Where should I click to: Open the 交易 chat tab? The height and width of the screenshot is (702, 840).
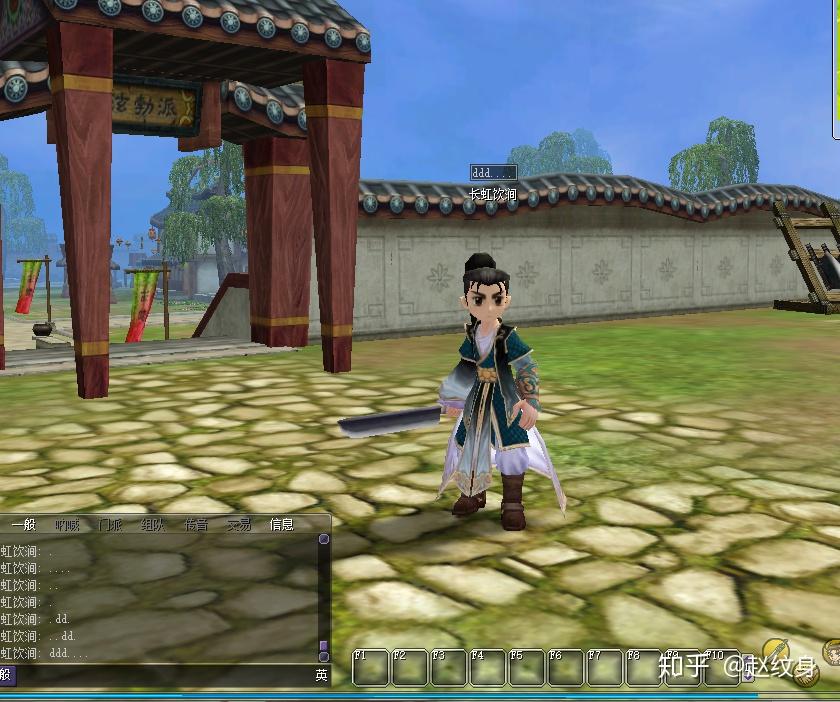point(238,524)
